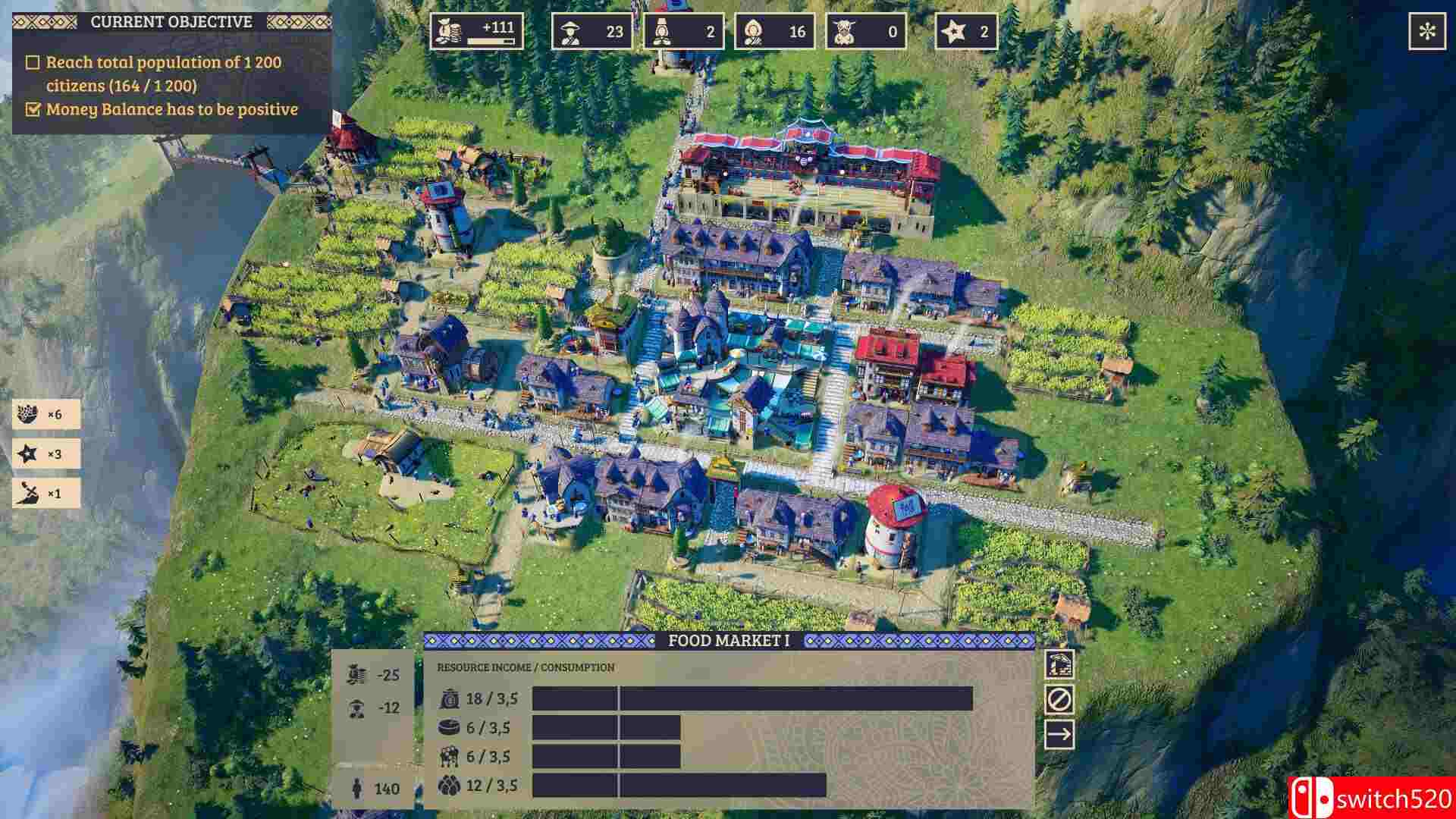
Task: Toggle the Money Balance objective checkmark
Action: (32, 111)
